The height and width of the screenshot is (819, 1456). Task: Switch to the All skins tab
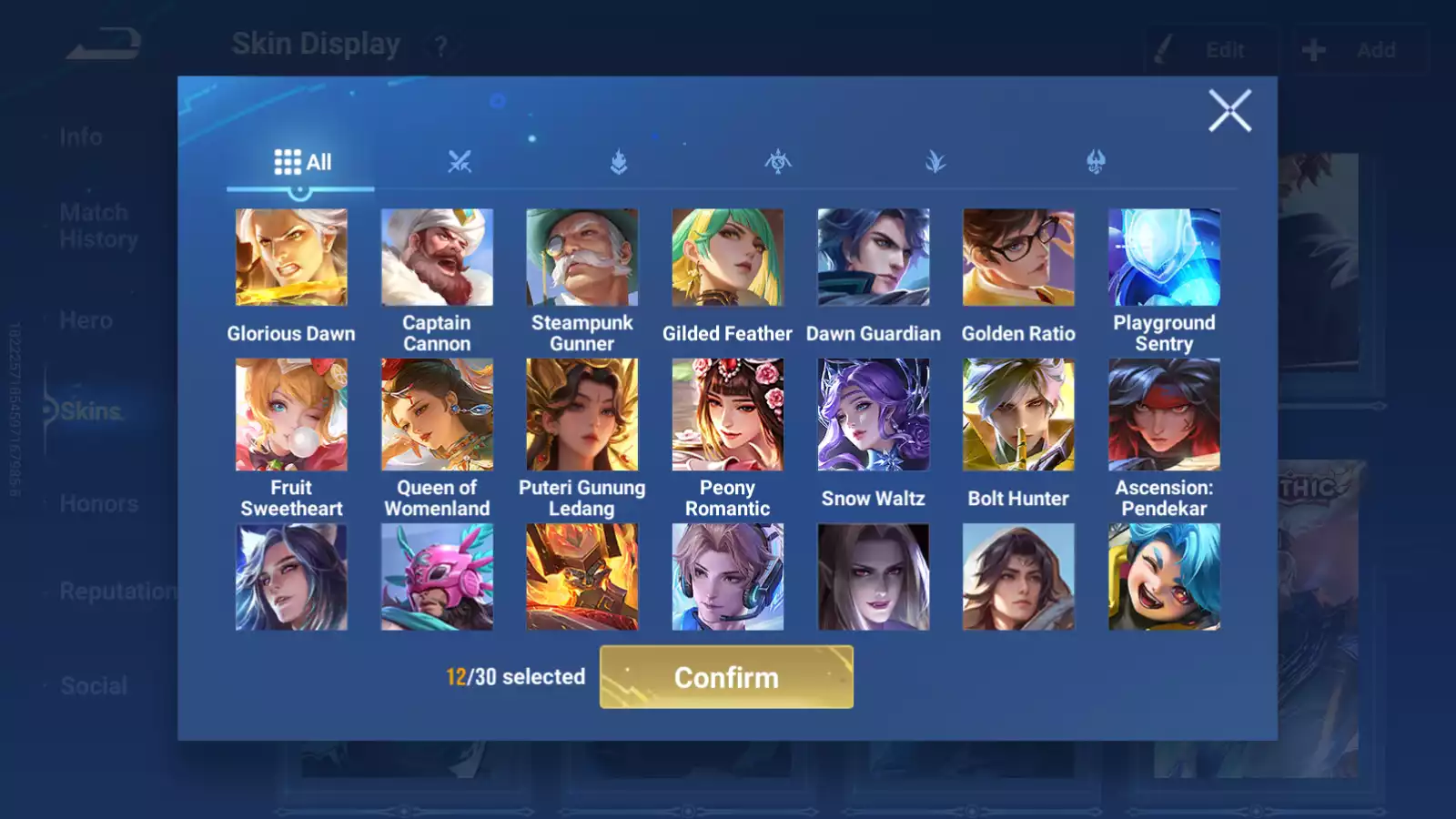pos(302,163)
